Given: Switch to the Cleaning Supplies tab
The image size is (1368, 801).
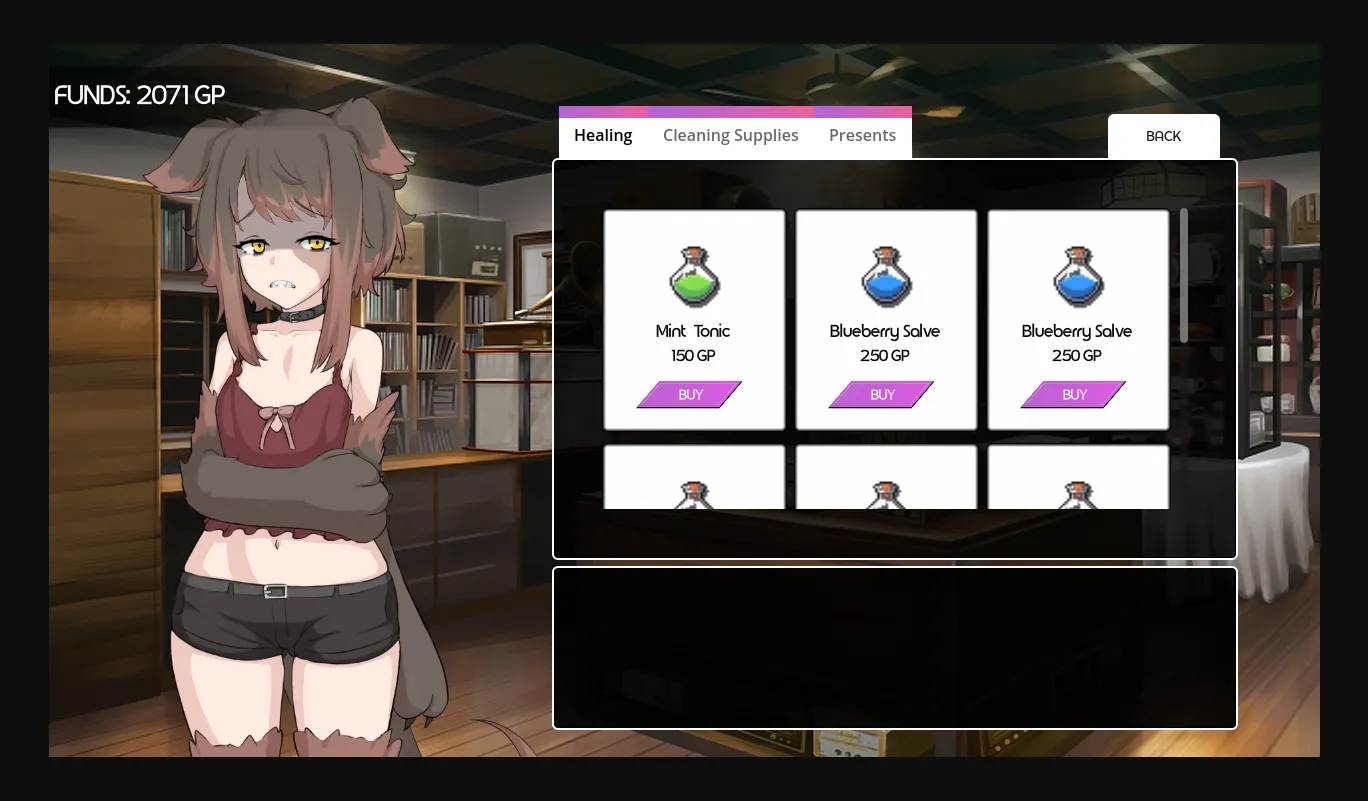Looking at the screenshot, I should point(730,135).
